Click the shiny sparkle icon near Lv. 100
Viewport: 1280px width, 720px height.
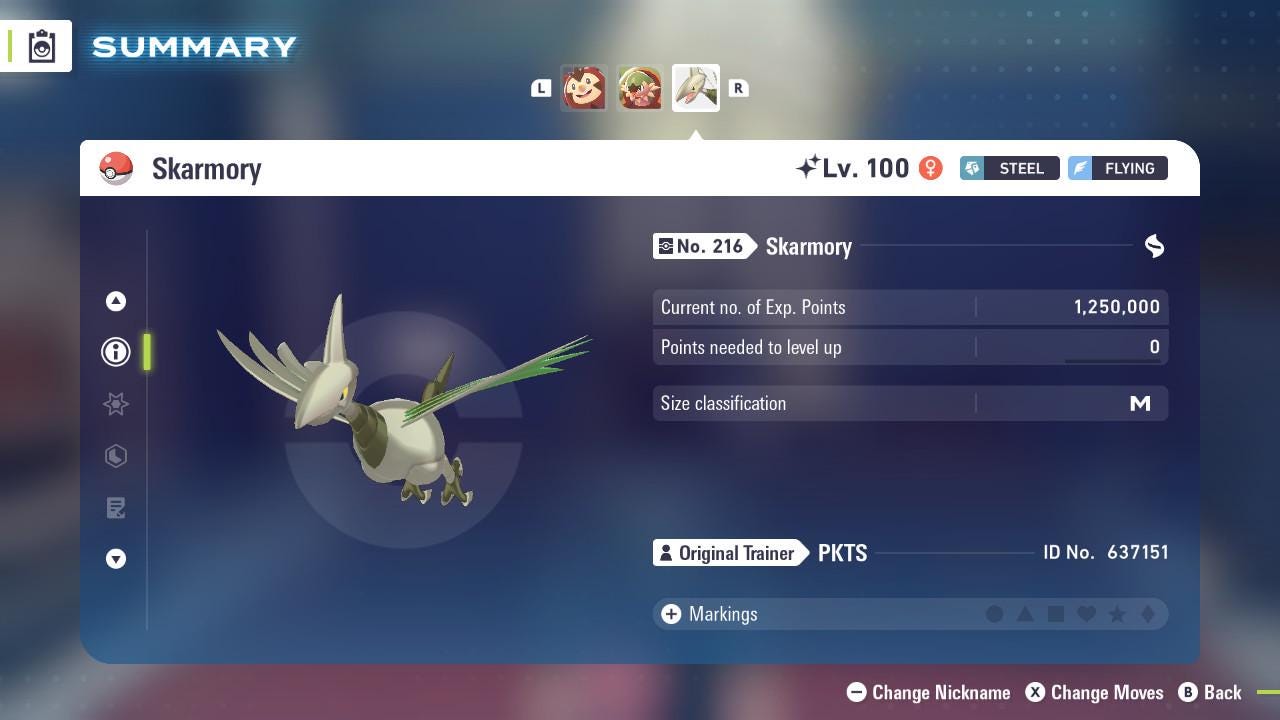pos(810,166)
